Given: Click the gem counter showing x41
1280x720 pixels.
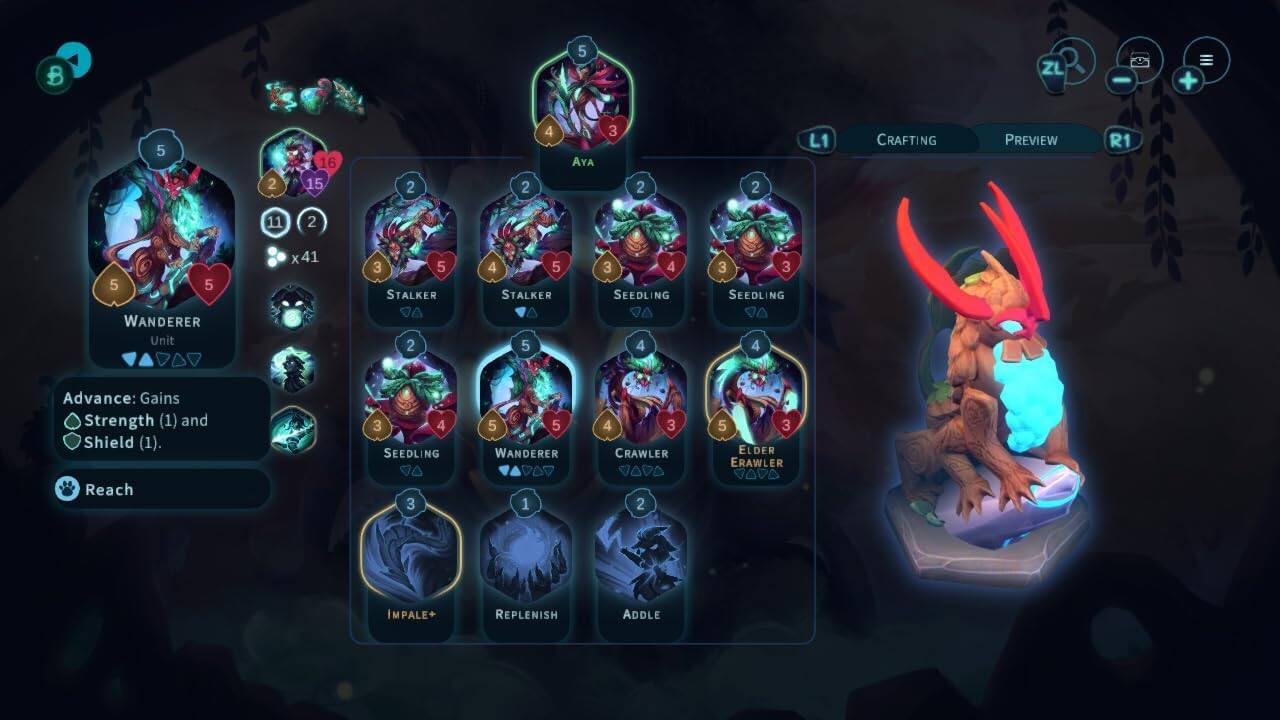Looking at the screenshot, I should point(290,256).
